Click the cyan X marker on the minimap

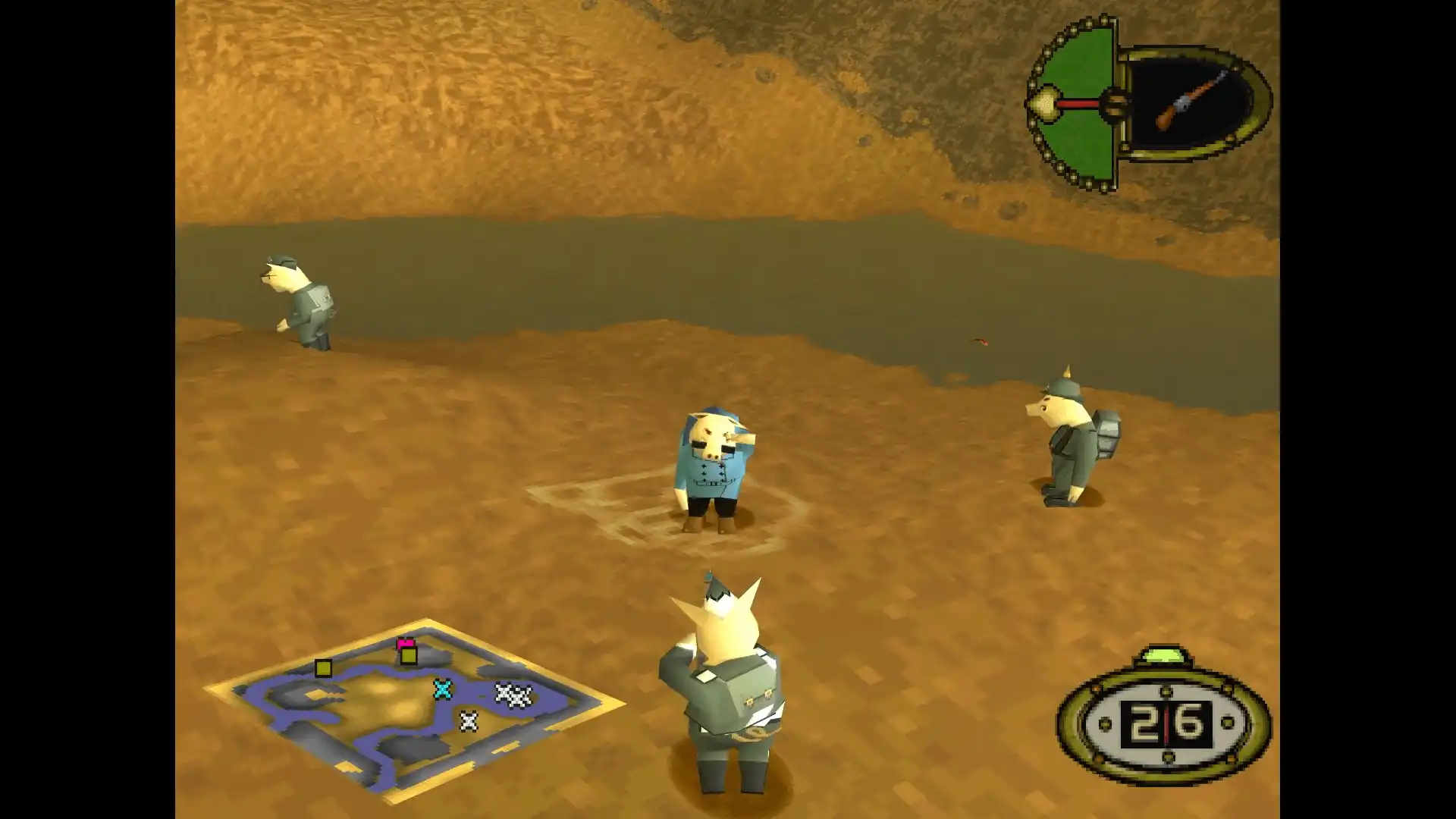[x=441, y=690]
